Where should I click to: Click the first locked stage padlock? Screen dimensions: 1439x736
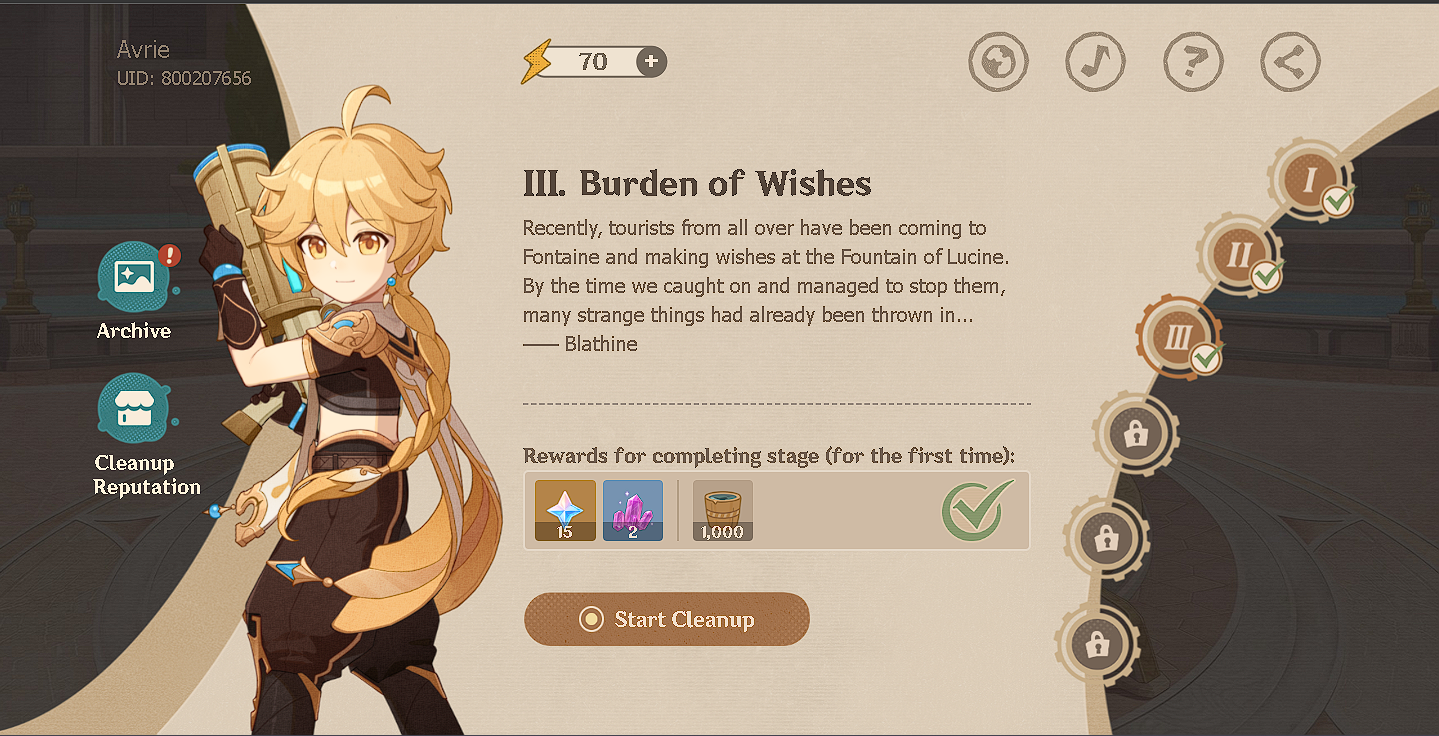point(1135,433)
